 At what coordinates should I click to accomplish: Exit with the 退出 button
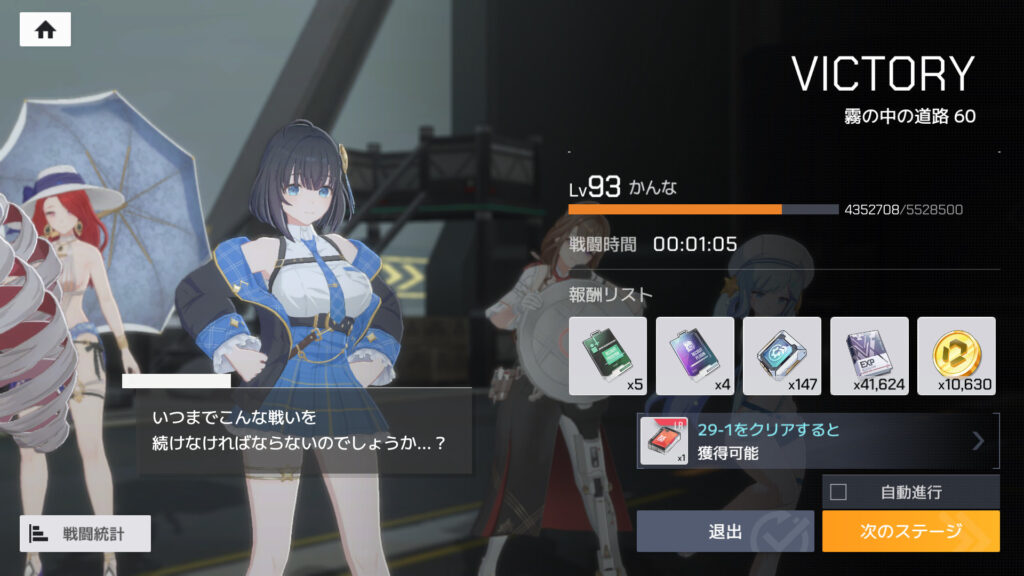[x=725, y=531]
